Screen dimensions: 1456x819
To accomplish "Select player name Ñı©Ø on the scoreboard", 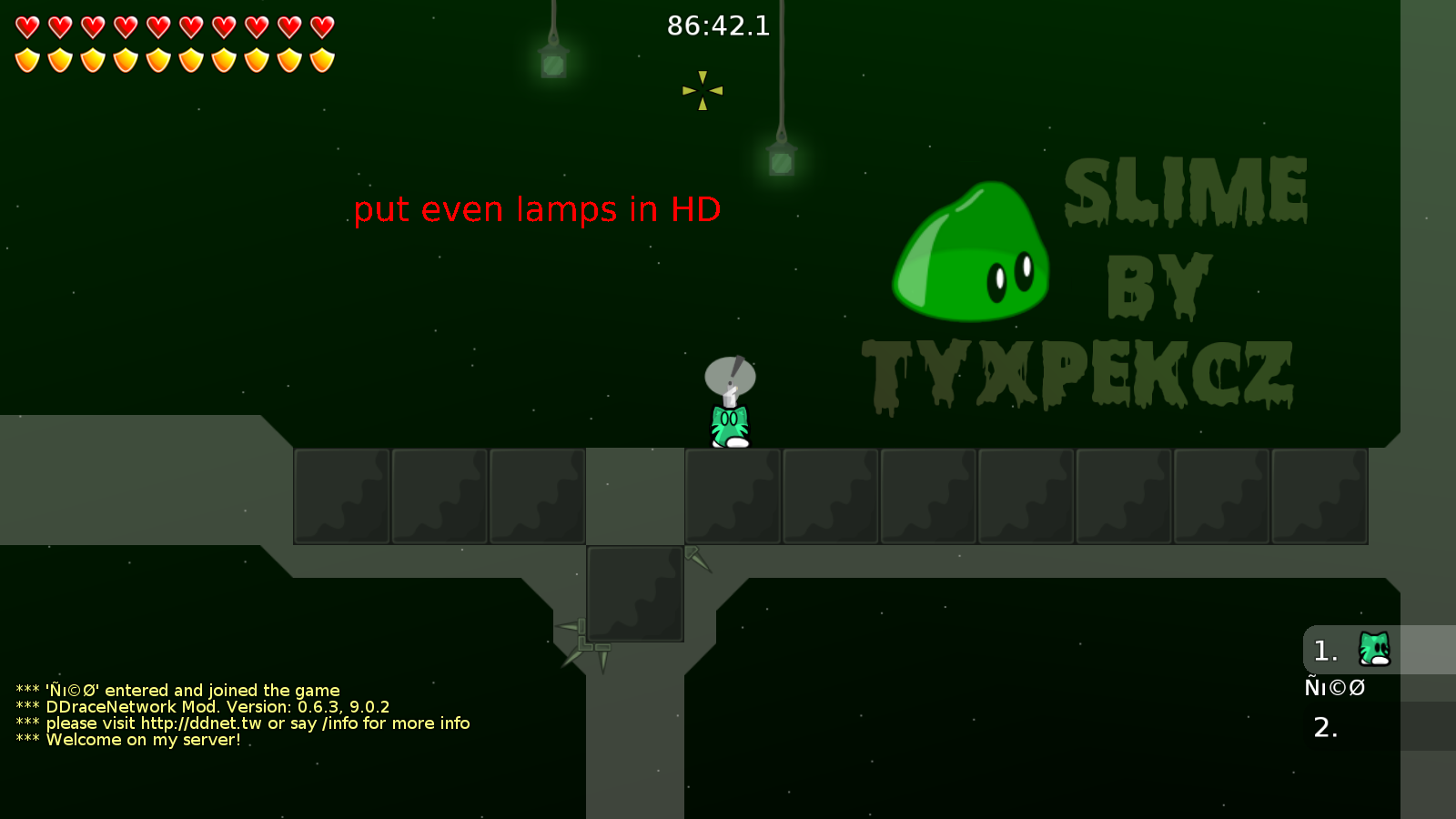I will (1335, 688).
